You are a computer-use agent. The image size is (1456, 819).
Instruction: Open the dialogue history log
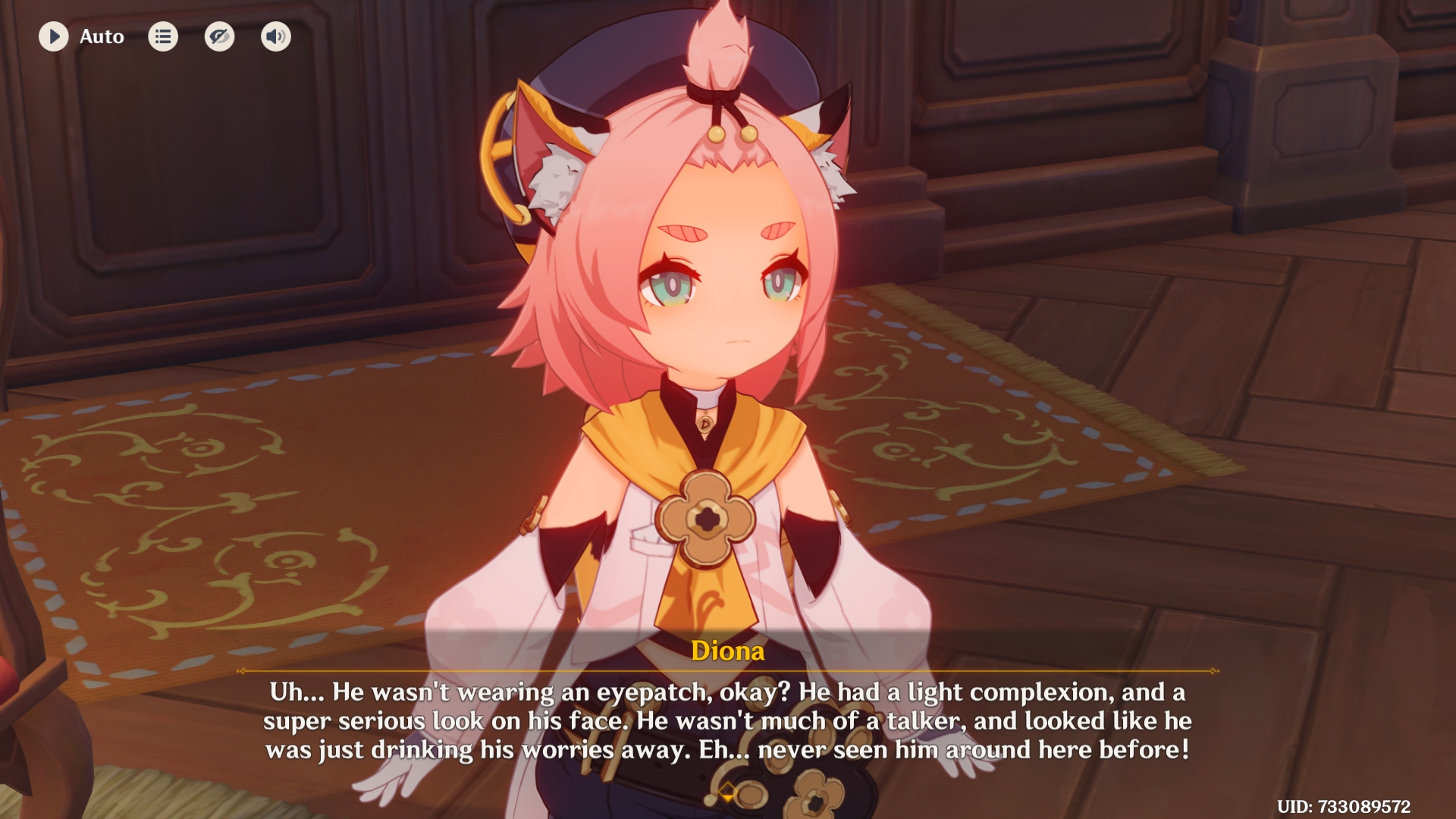[x=163, y=36]
